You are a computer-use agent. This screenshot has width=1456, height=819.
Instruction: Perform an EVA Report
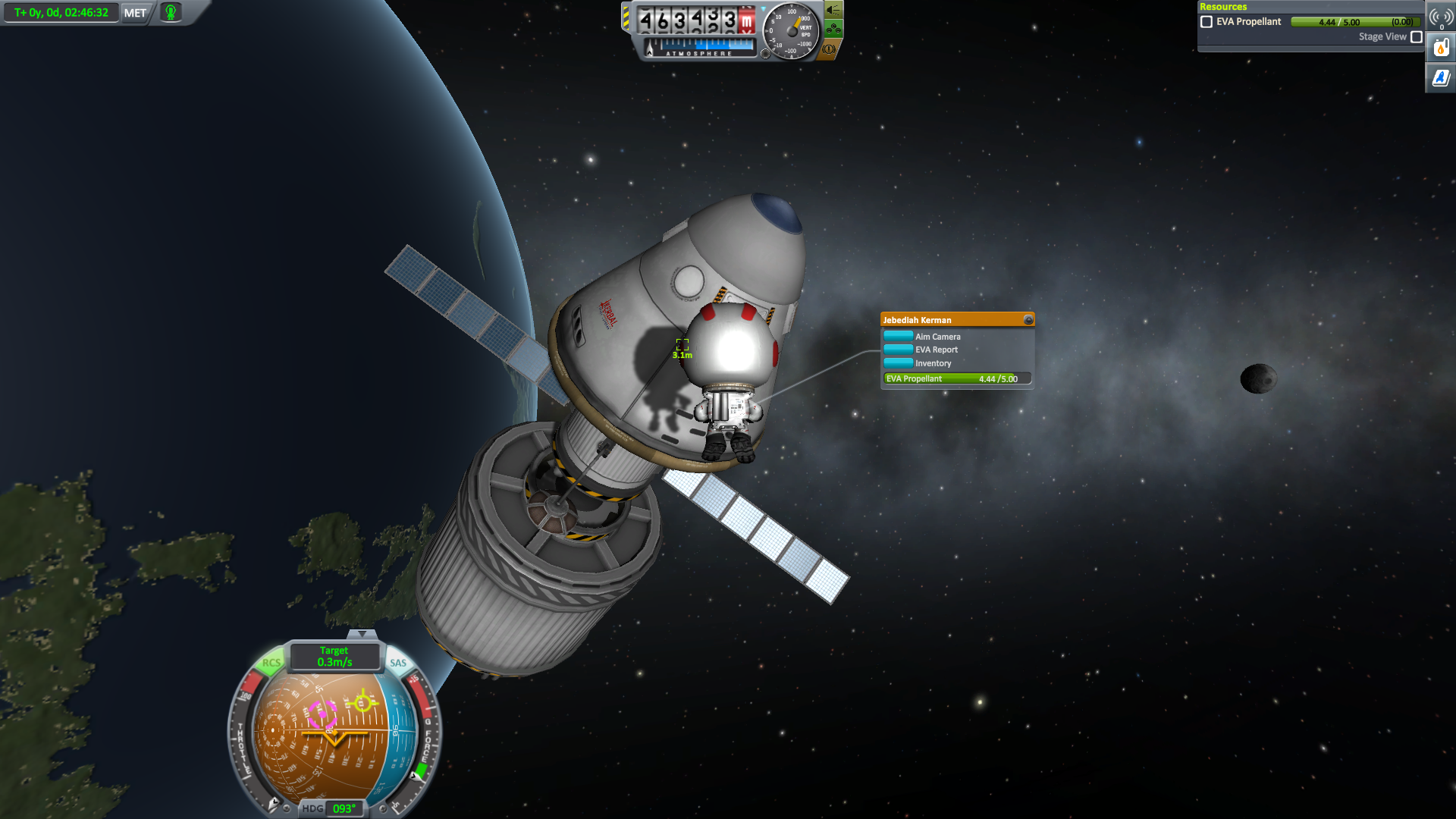(x=936, y=350)
